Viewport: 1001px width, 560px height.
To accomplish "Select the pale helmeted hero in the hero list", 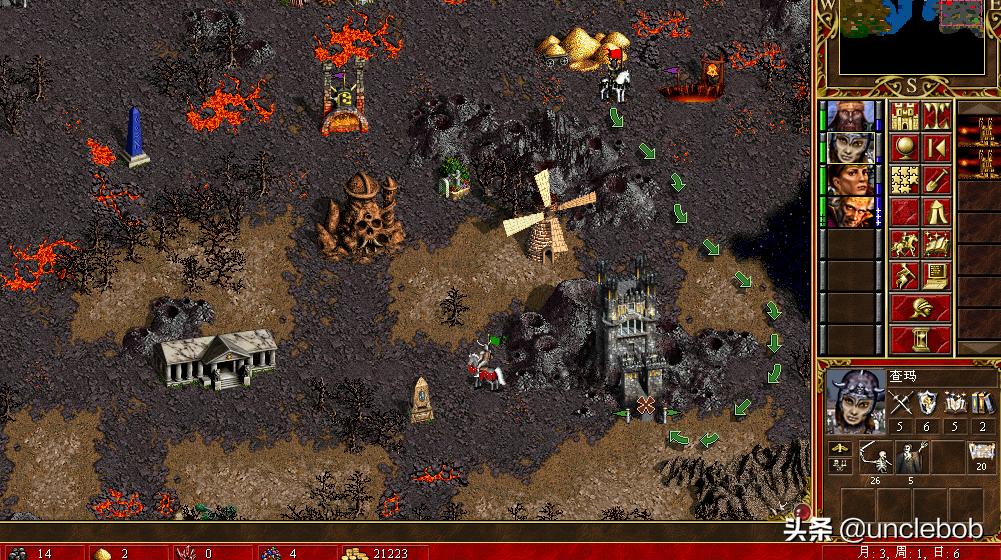I will point(848,147).
